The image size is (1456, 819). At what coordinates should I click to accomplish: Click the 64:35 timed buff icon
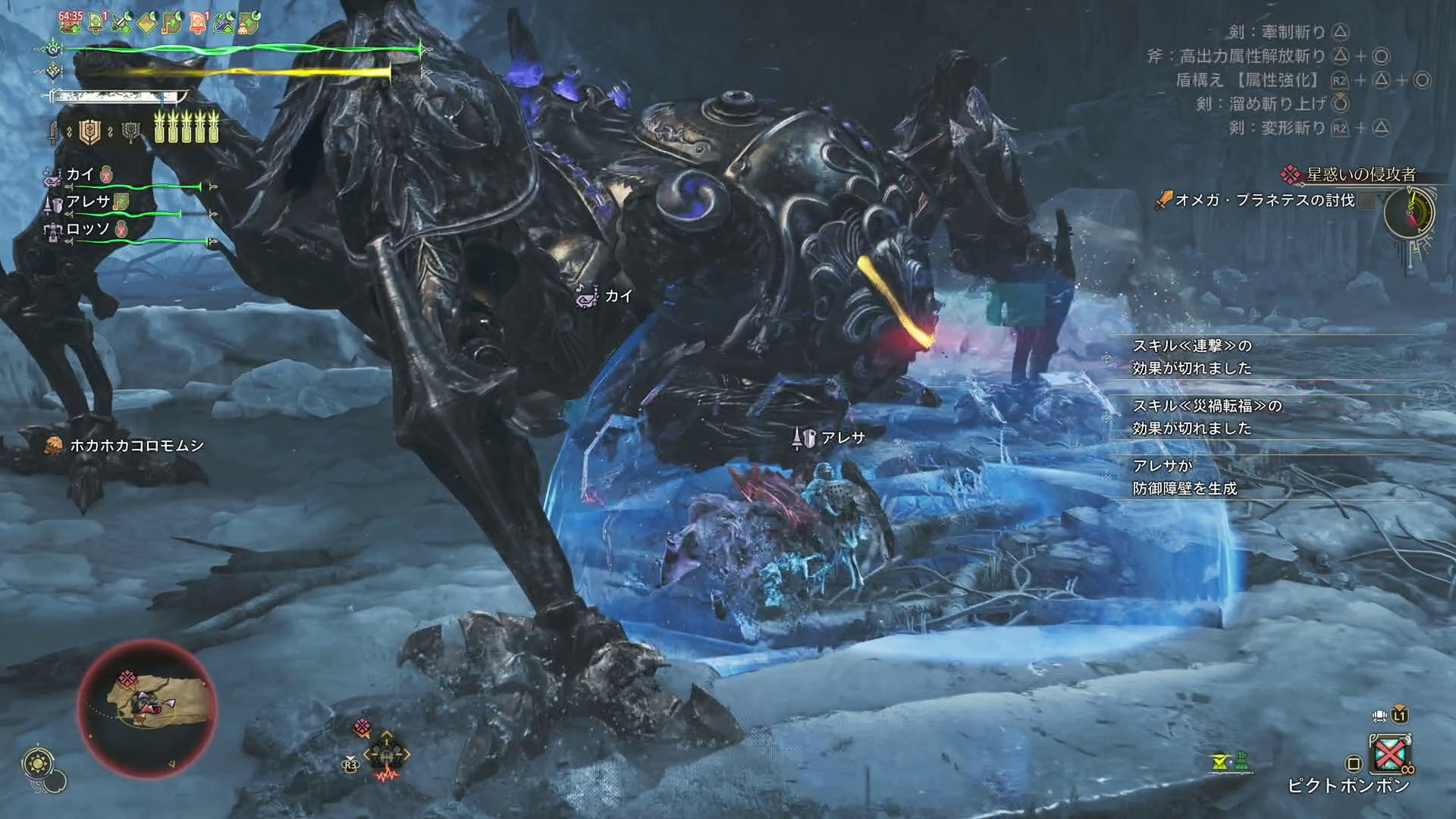tap(70, 22)
